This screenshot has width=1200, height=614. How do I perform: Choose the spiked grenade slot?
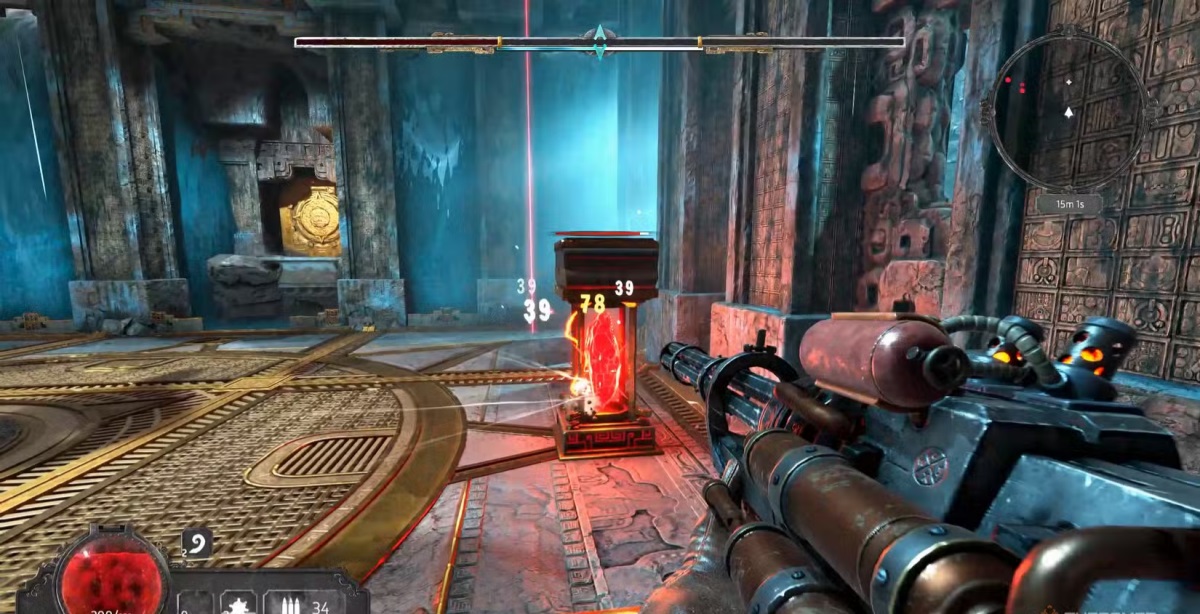coord(239,602)
